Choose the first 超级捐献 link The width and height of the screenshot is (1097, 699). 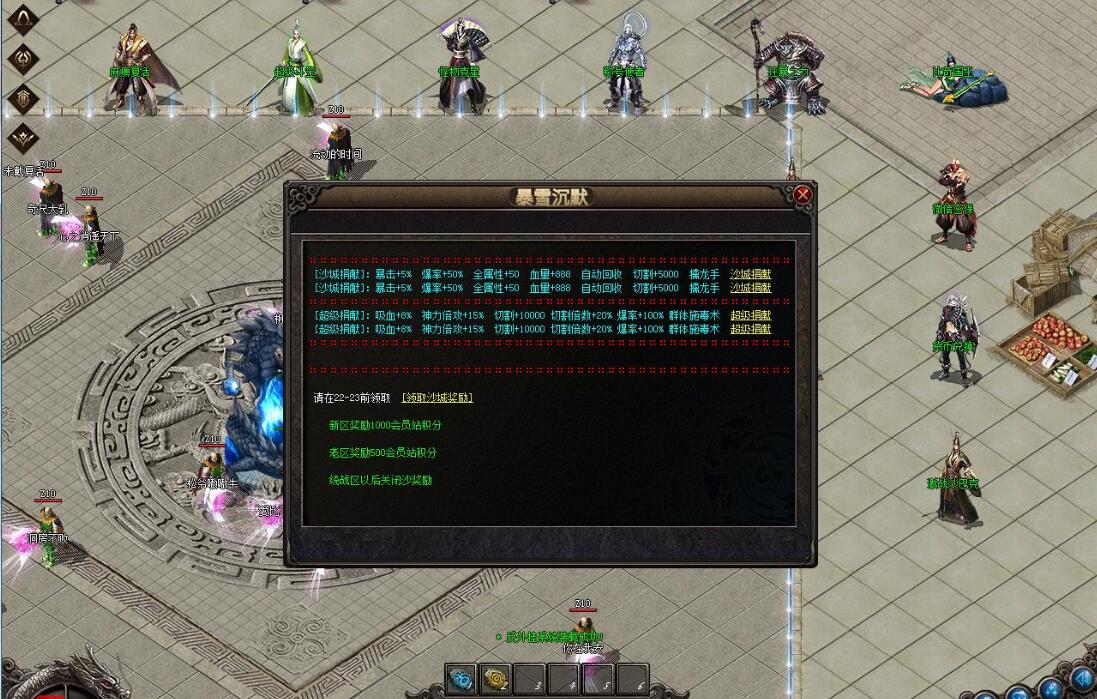pos(750,315)
